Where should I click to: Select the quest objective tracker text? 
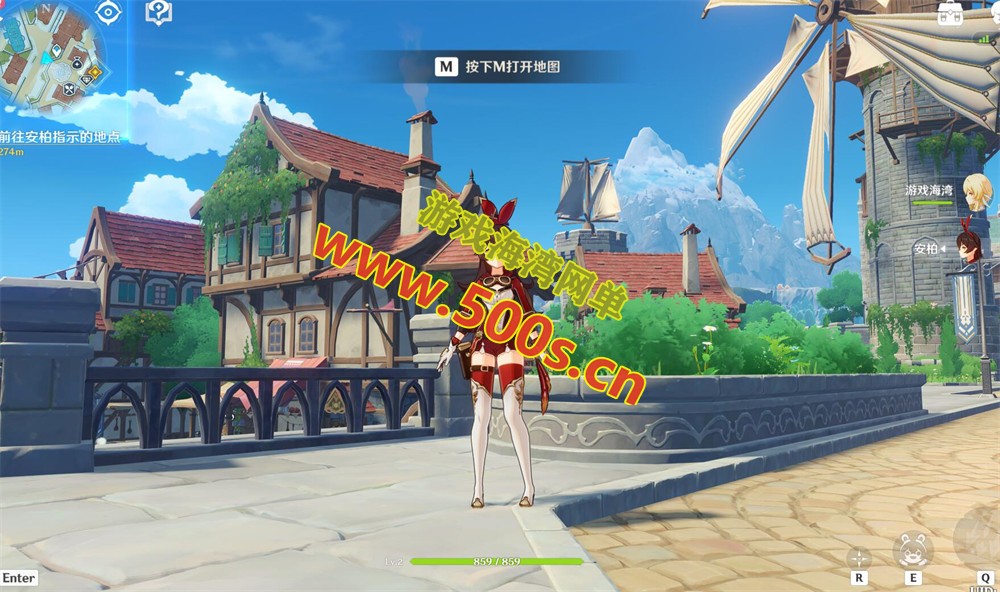60,137
